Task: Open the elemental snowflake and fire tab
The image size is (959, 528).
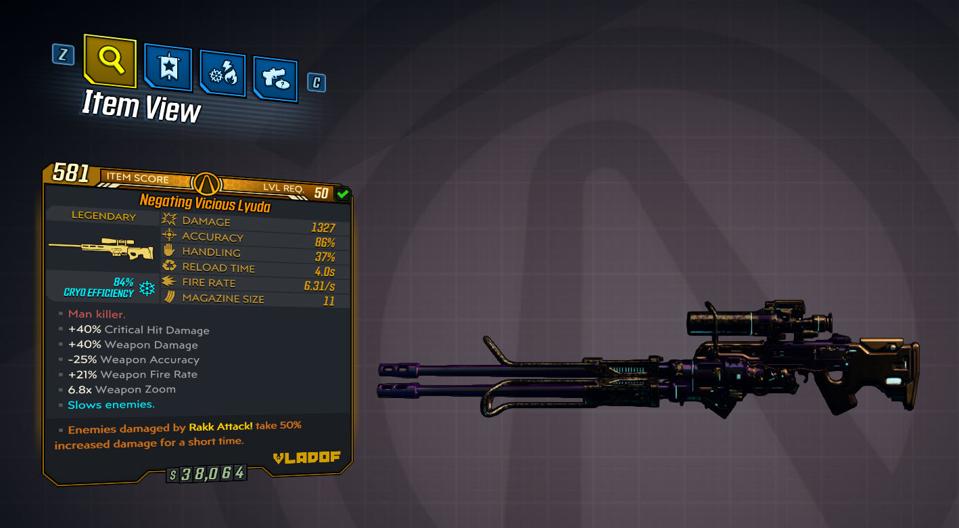Action: 222,73
